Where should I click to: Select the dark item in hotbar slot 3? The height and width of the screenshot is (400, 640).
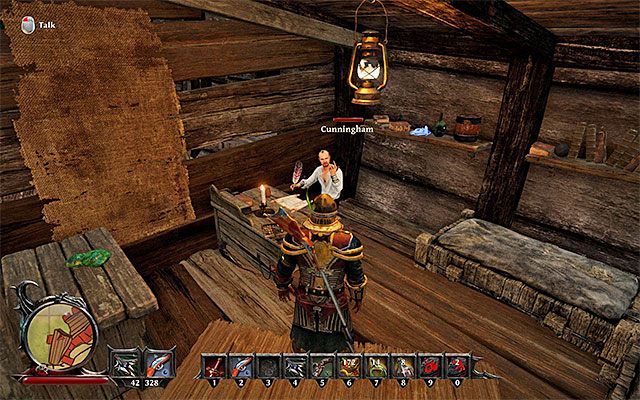pos(267,366)
